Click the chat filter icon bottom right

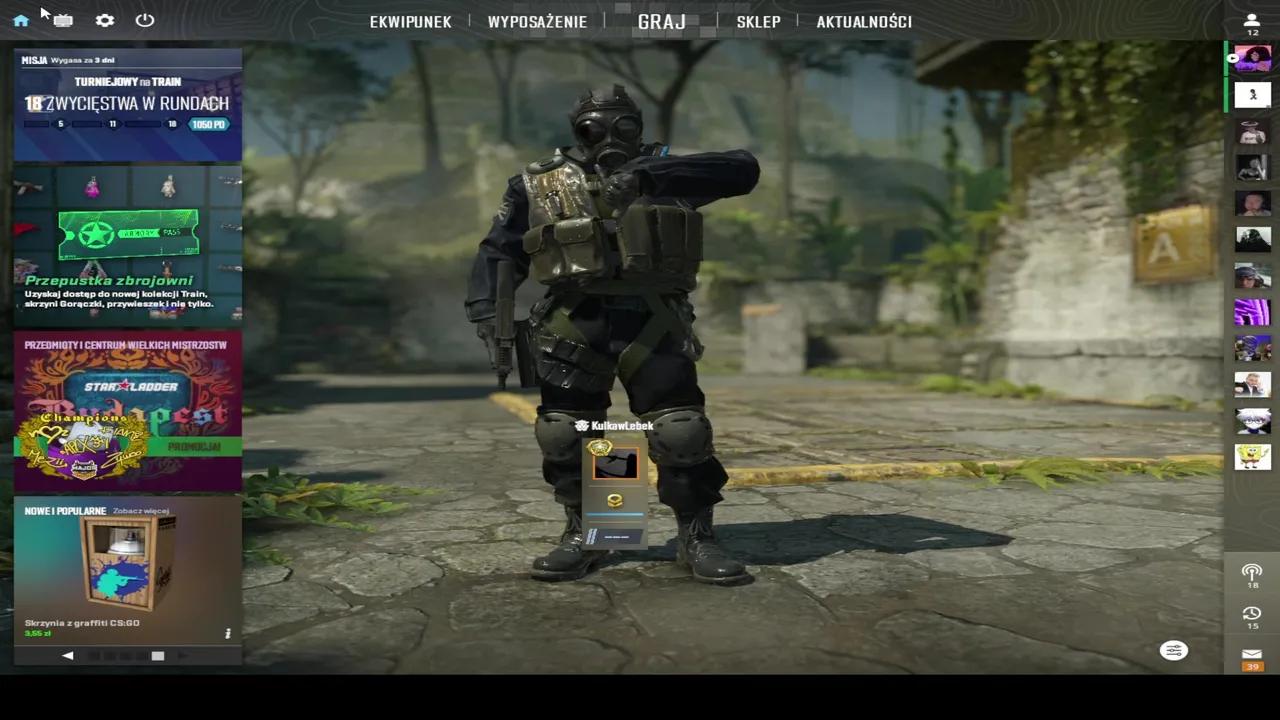coord(1173,650)
